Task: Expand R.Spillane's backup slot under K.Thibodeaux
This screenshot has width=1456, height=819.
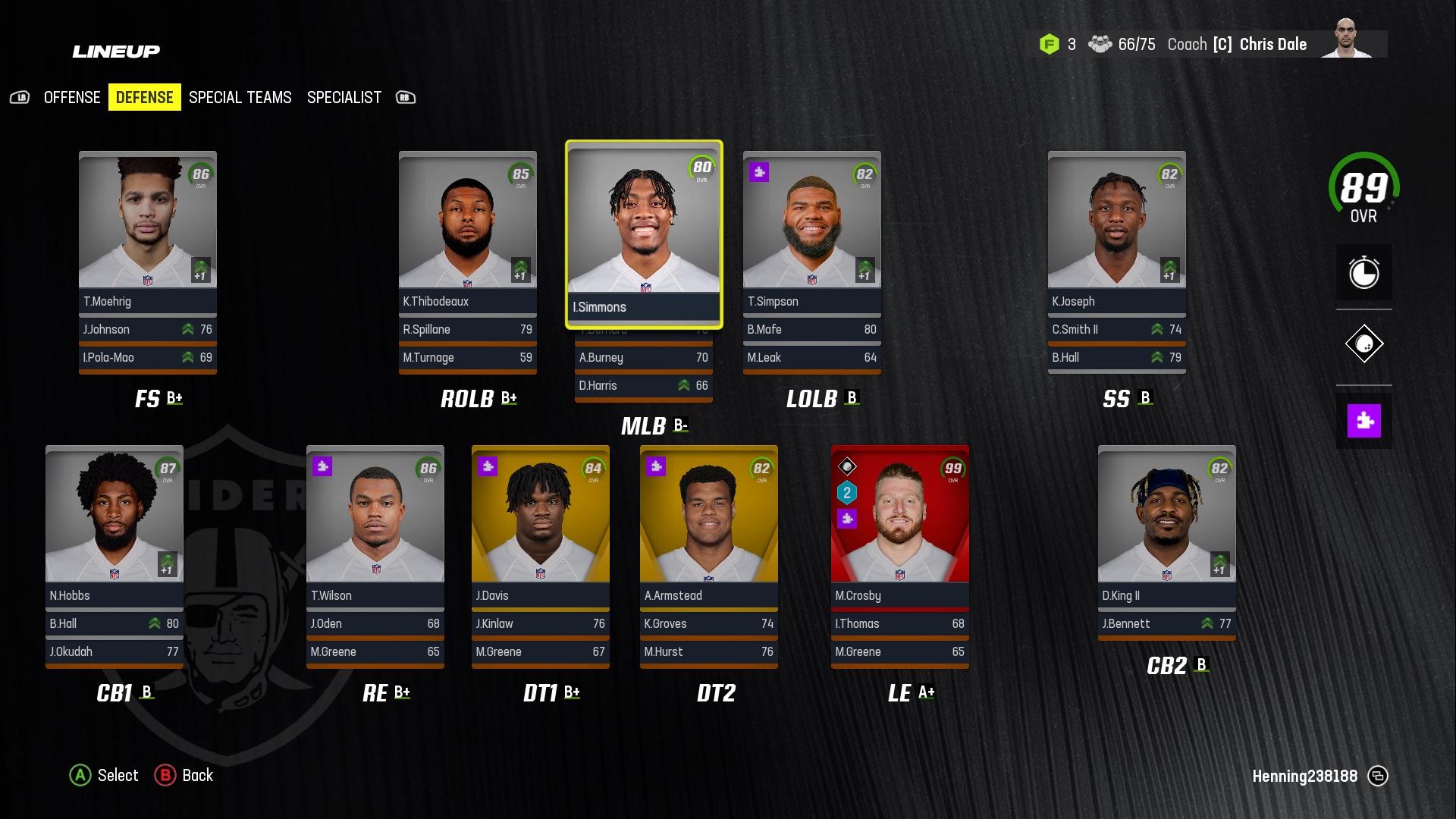Action: [x=467, y=329]
